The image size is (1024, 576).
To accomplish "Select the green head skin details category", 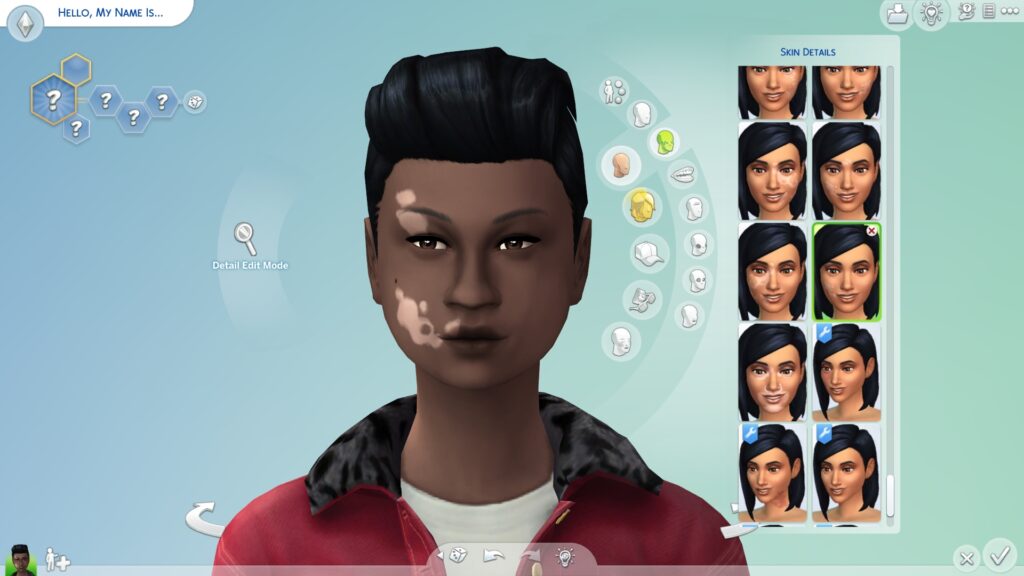I will tap(663, 143).
